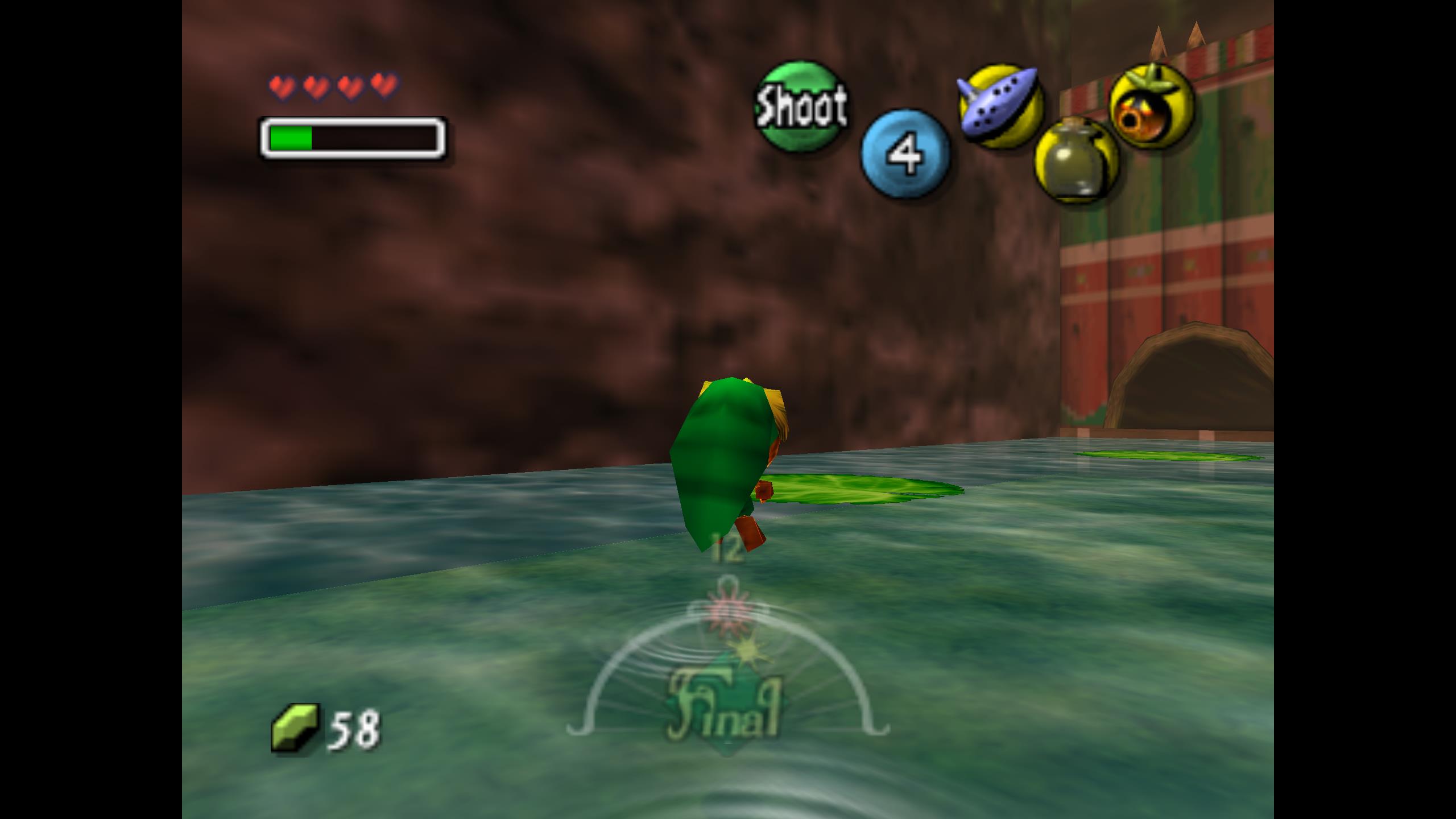The image size is (1456, 819).
Task: Select the empty bottle item slot
Action: (x=1076, y=161)
